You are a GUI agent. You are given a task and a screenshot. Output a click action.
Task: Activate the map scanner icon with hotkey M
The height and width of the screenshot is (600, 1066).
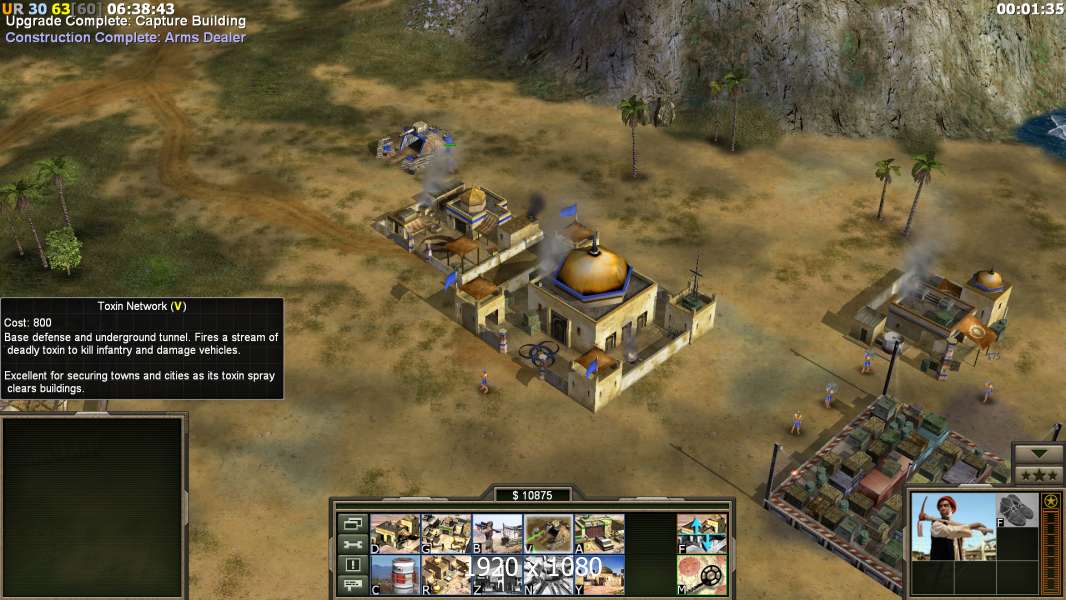pos(702,574)
